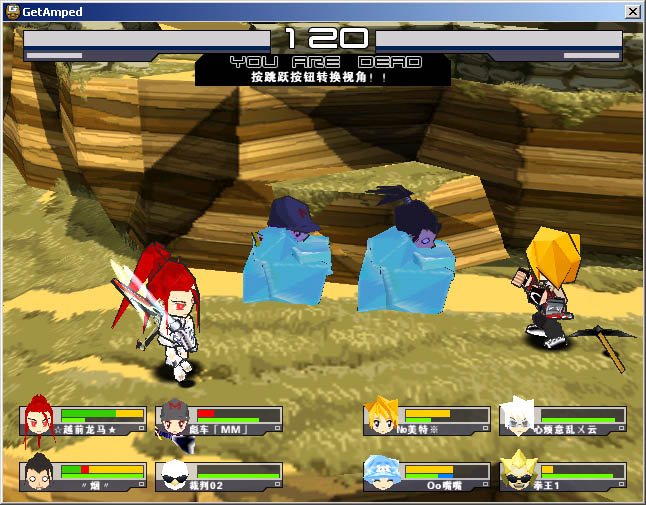
Task: Select the MM player portrait with gray cap
Action: [x=173, y=420]
